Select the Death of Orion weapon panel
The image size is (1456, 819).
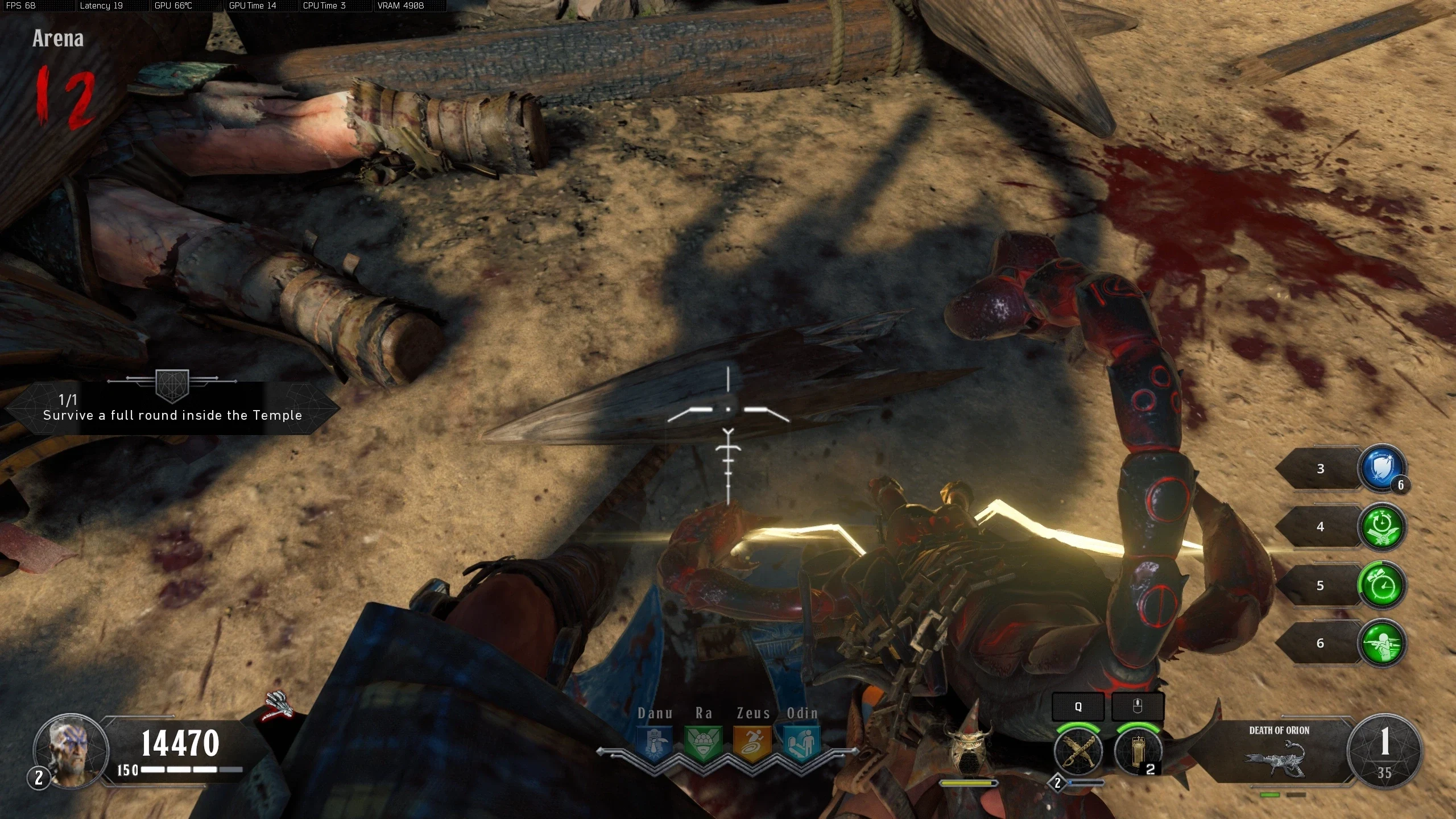[x=1279, y=751]
